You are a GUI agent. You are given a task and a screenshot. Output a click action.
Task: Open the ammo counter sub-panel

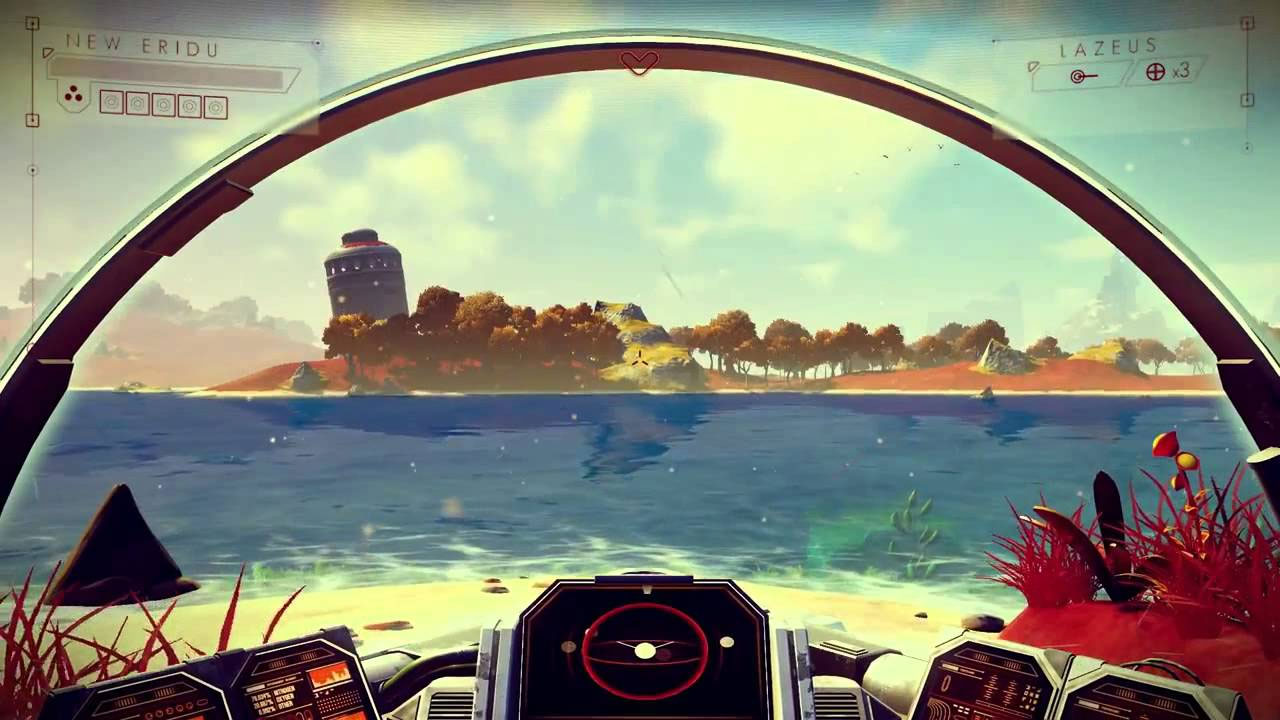1167,74
